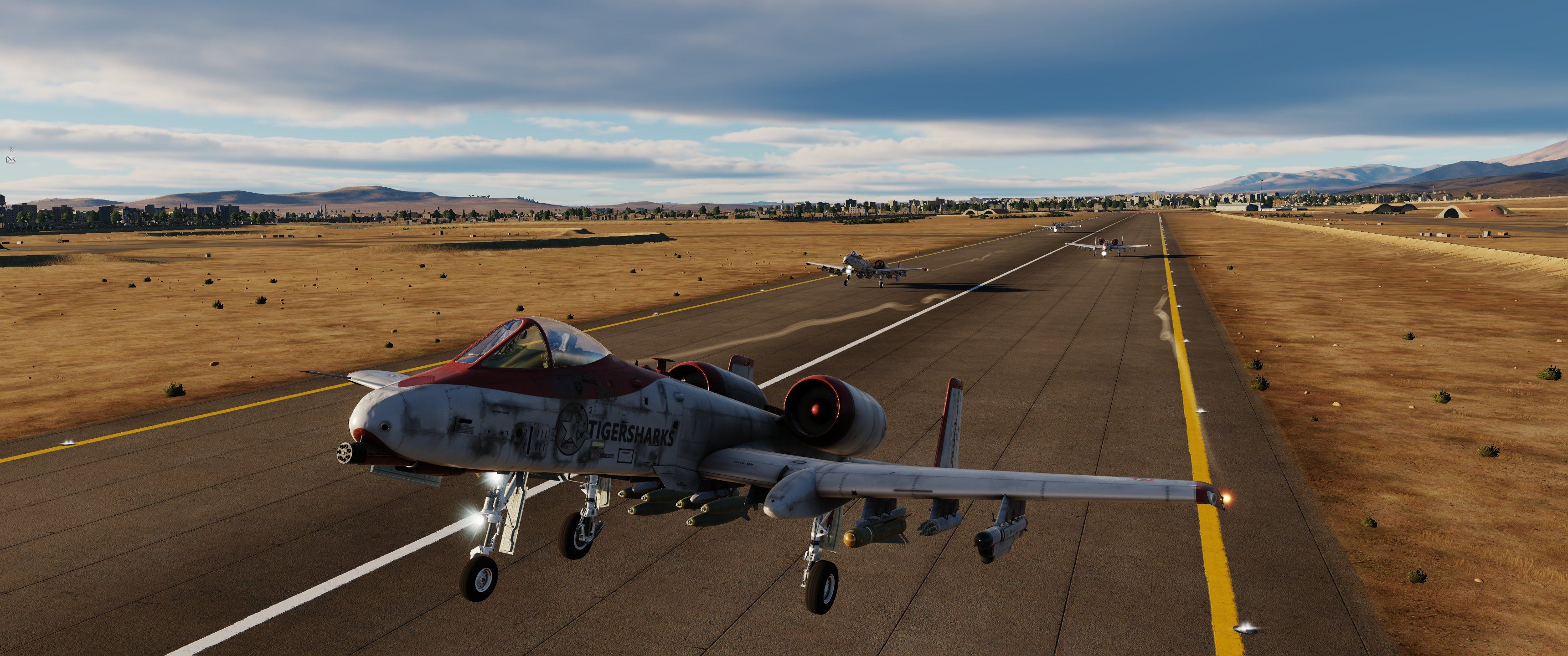Open the envelope message icon

(x=10, y=159)
